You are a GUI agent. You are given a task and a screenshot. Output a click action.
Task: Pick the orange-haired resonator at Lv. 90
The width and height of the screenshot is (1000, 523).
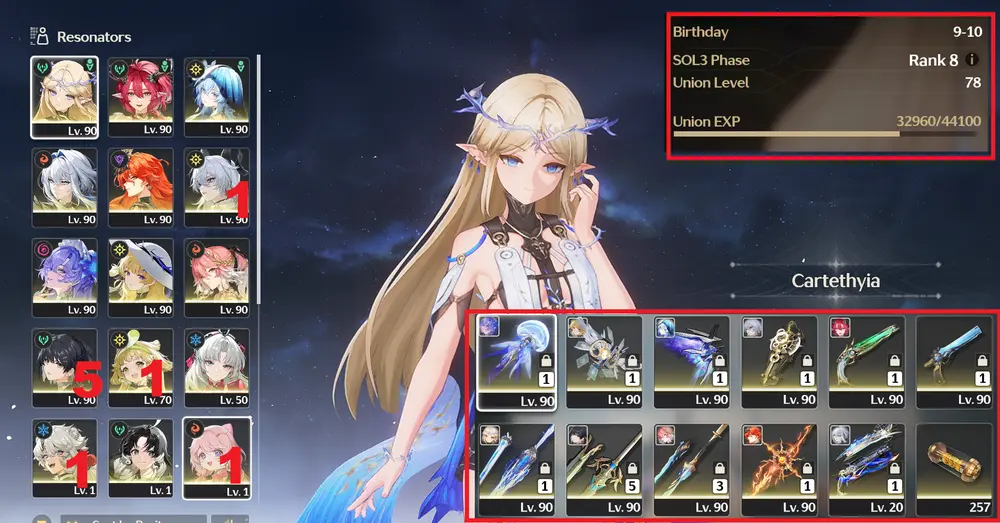tap(140, 187)
